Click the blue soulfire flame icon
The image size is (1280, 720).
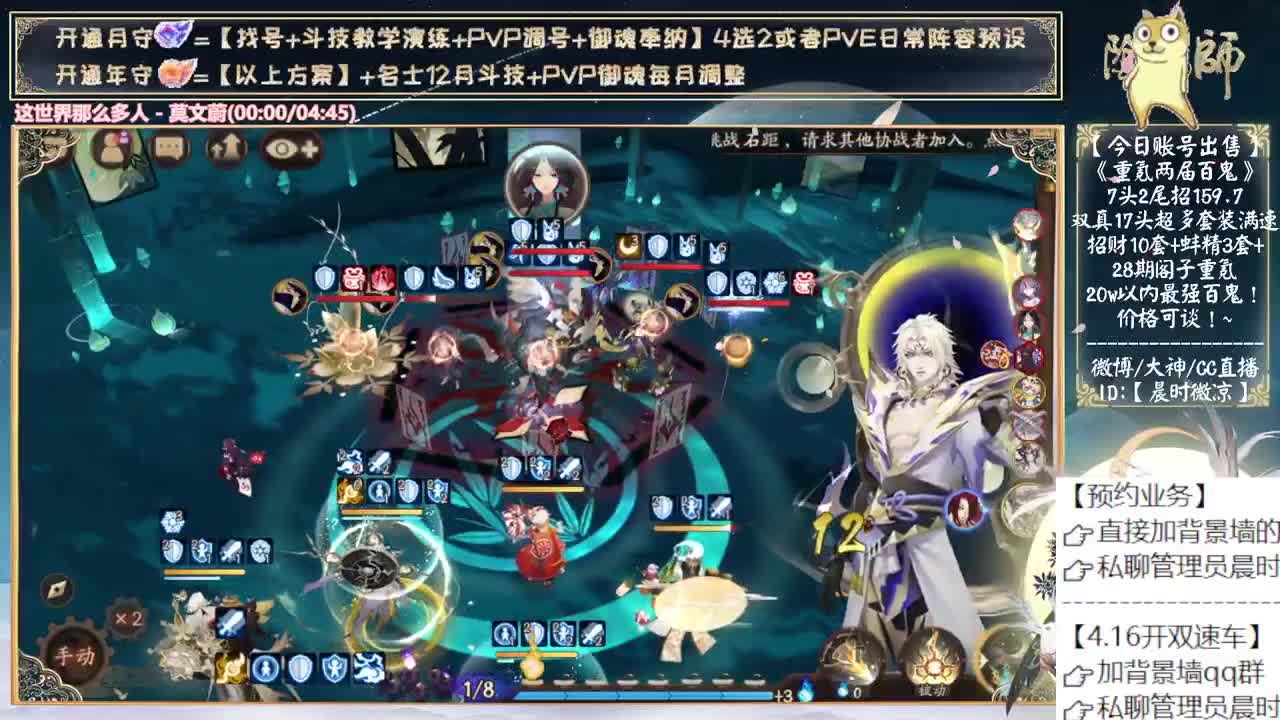pyautogui.click(x=843, y=689)
